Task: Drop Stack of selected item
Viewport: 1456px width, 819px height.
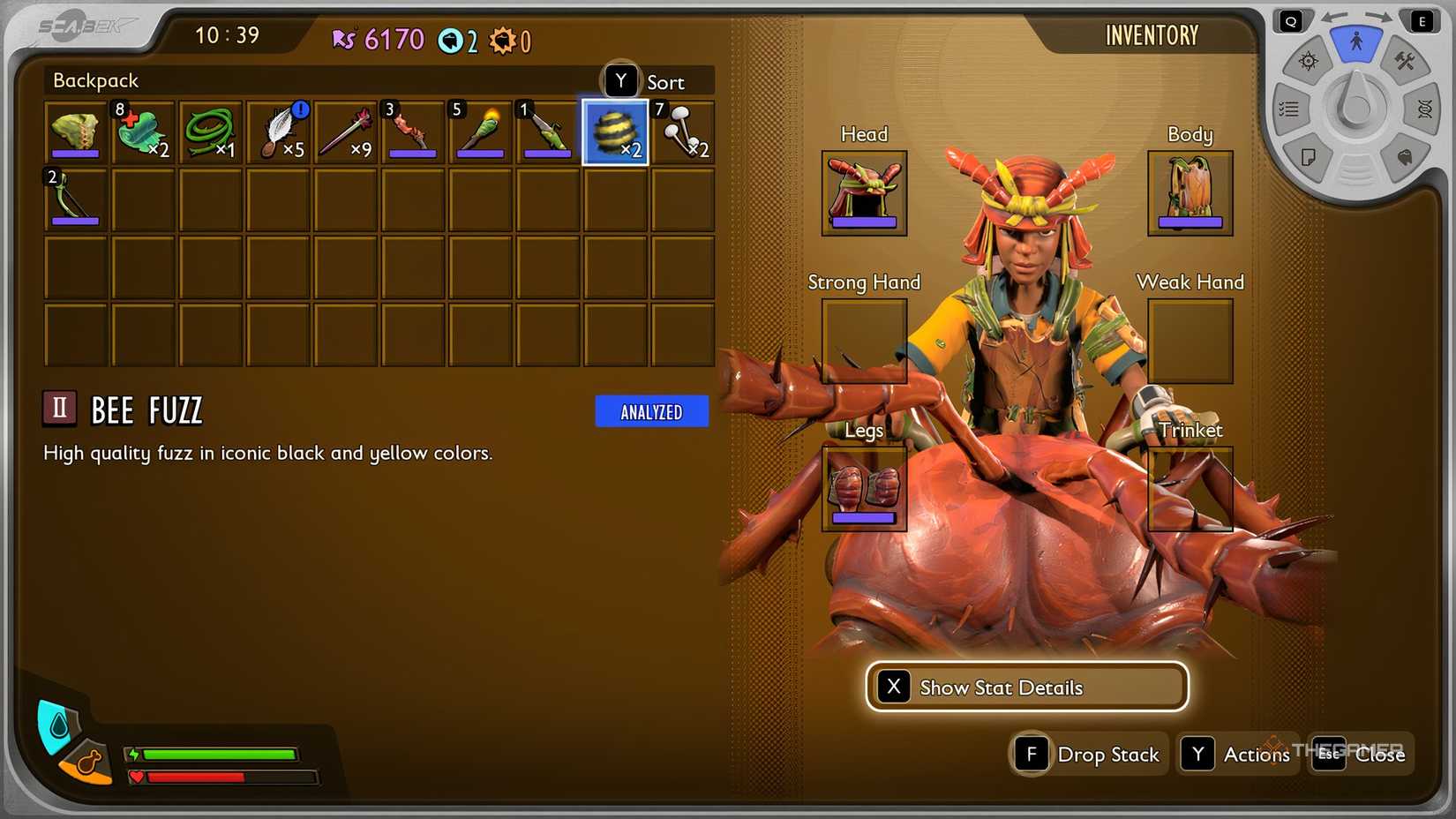Action: [1089, 755]
